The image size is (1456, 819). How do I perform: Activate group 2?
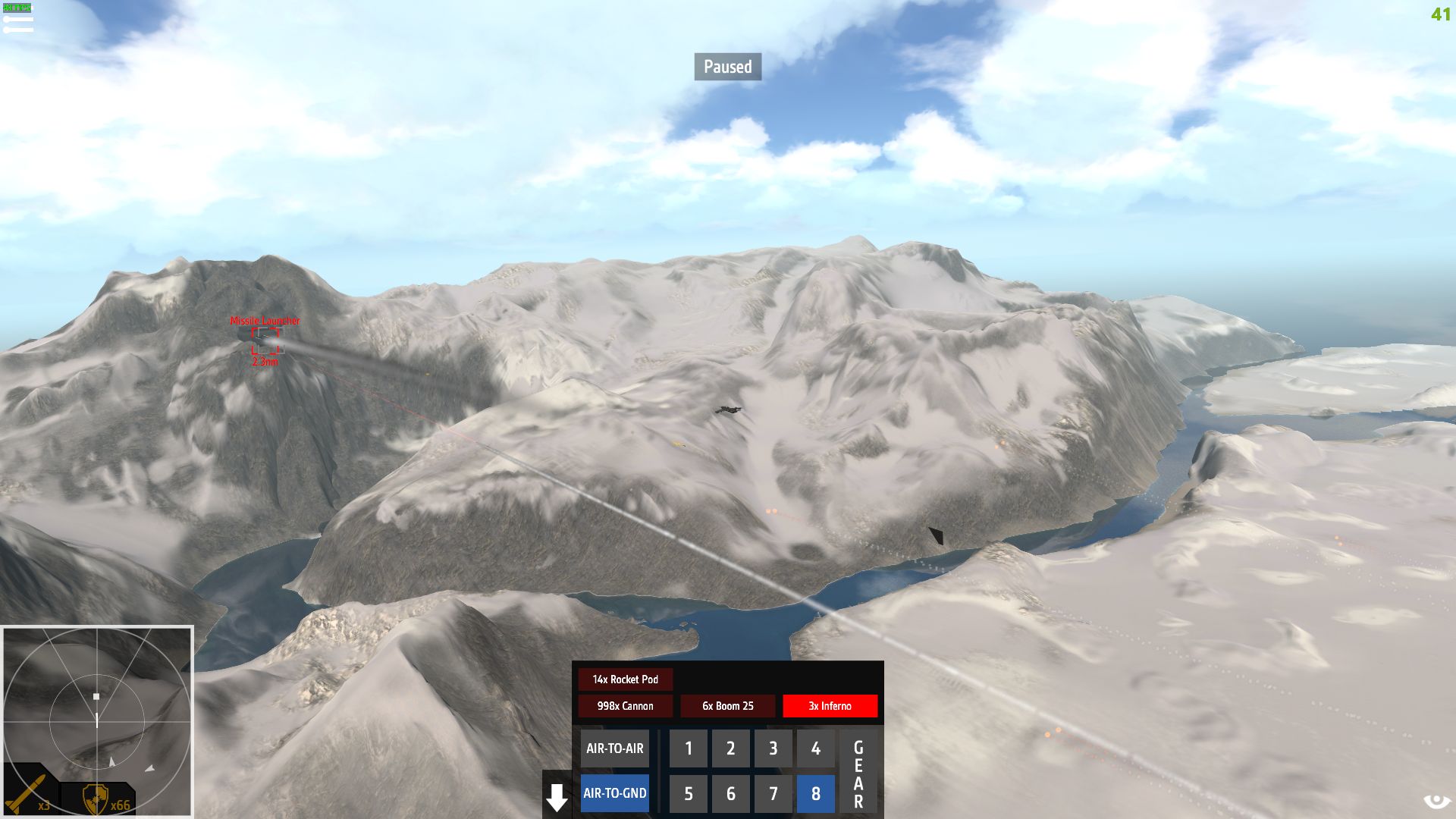coord(730,748)
